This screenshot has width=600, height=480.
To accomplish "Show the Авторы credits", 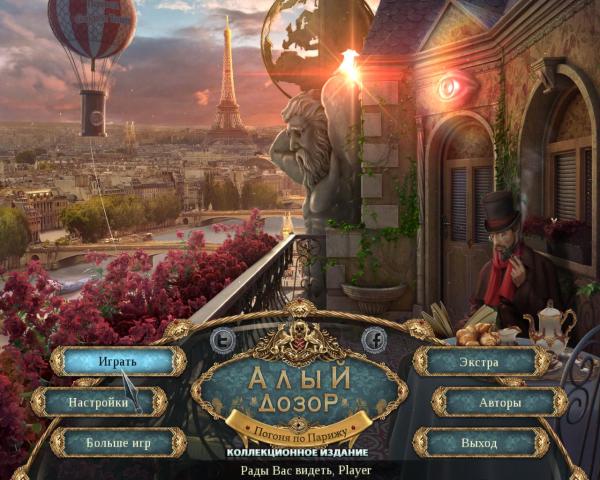I will click(x=499, y=402).
